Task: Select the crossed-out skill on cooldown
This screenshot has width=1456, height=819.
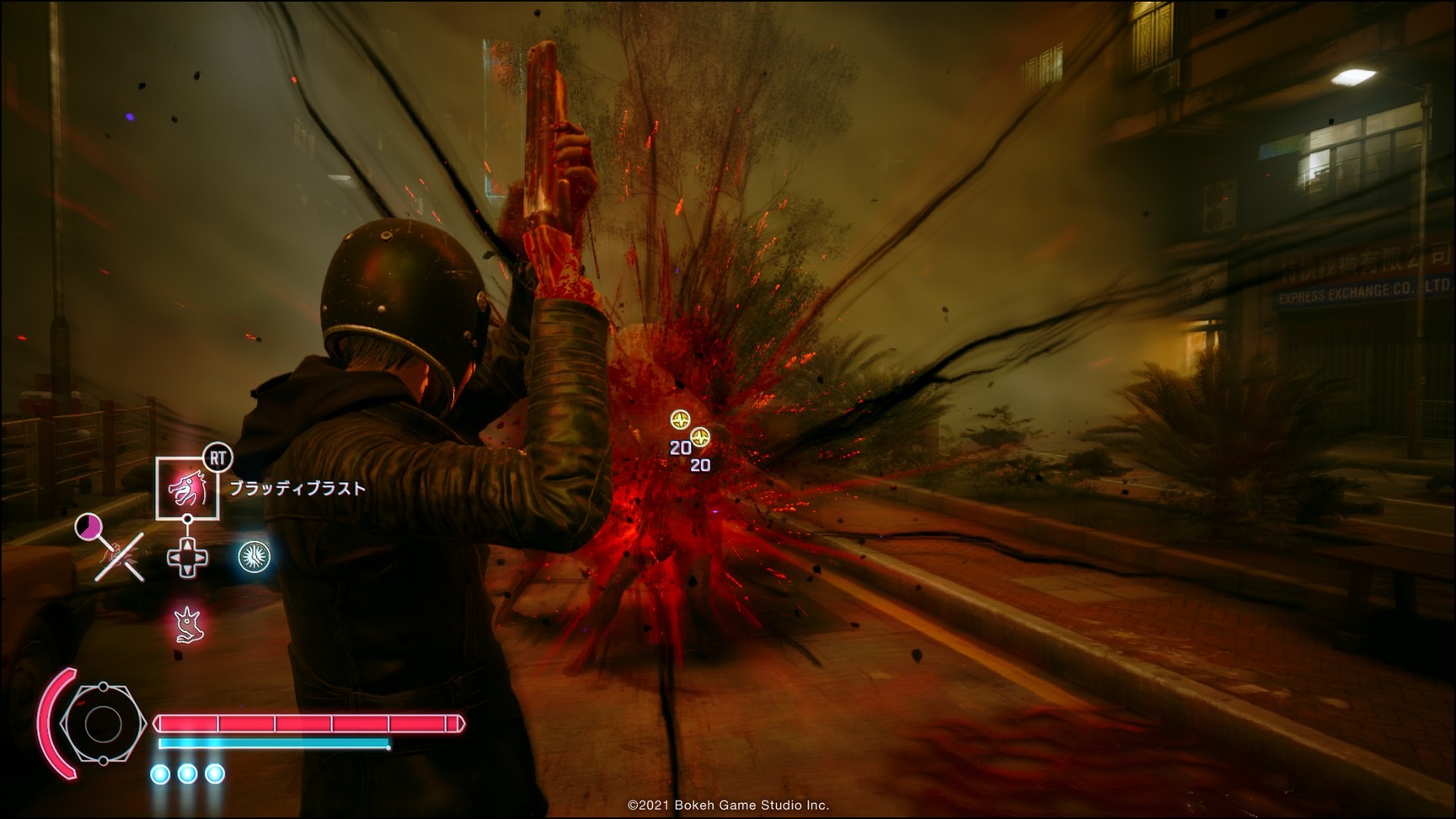Action: (x=120, y=556)
